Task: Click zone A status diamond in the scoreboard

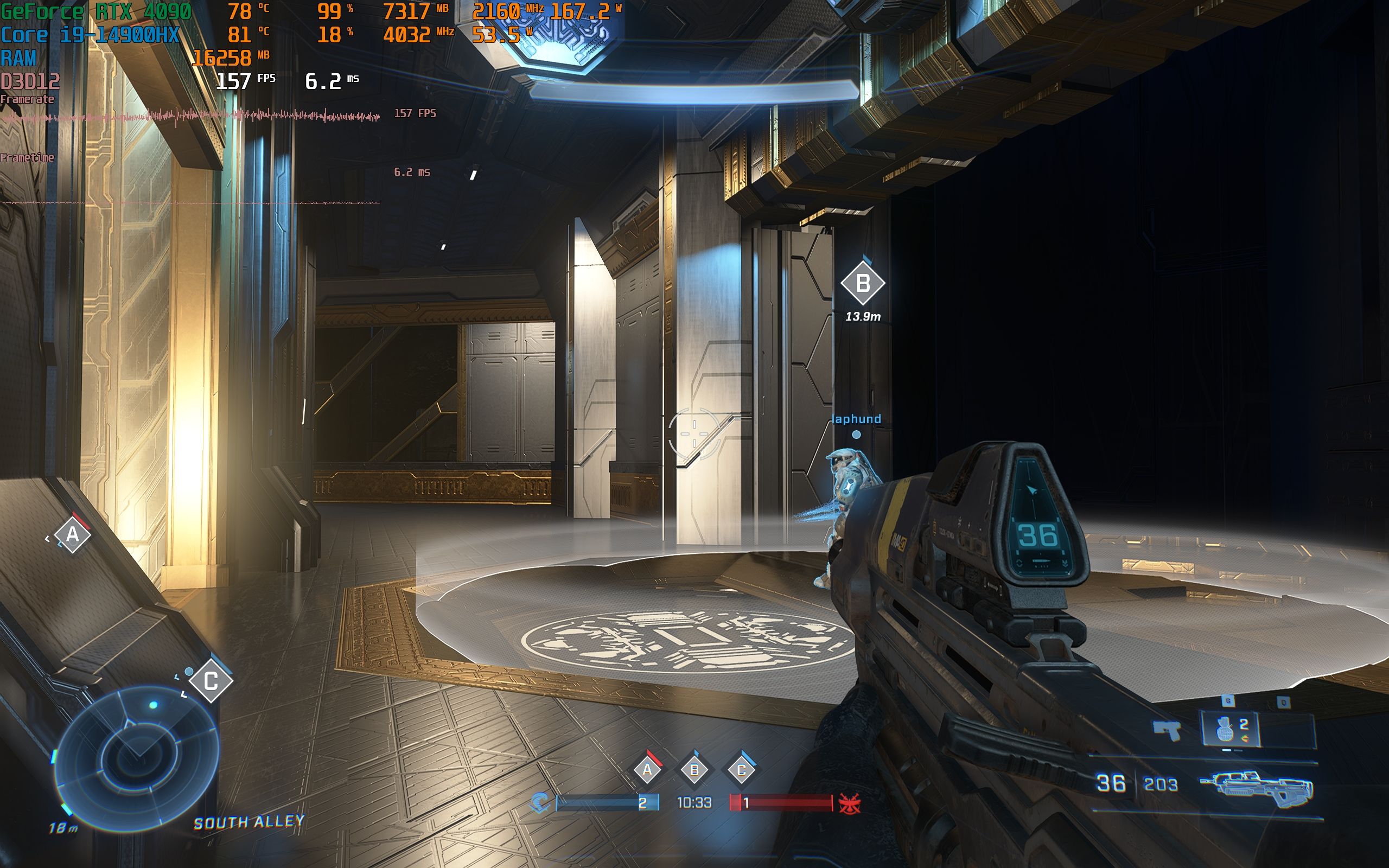Action: 647,769
